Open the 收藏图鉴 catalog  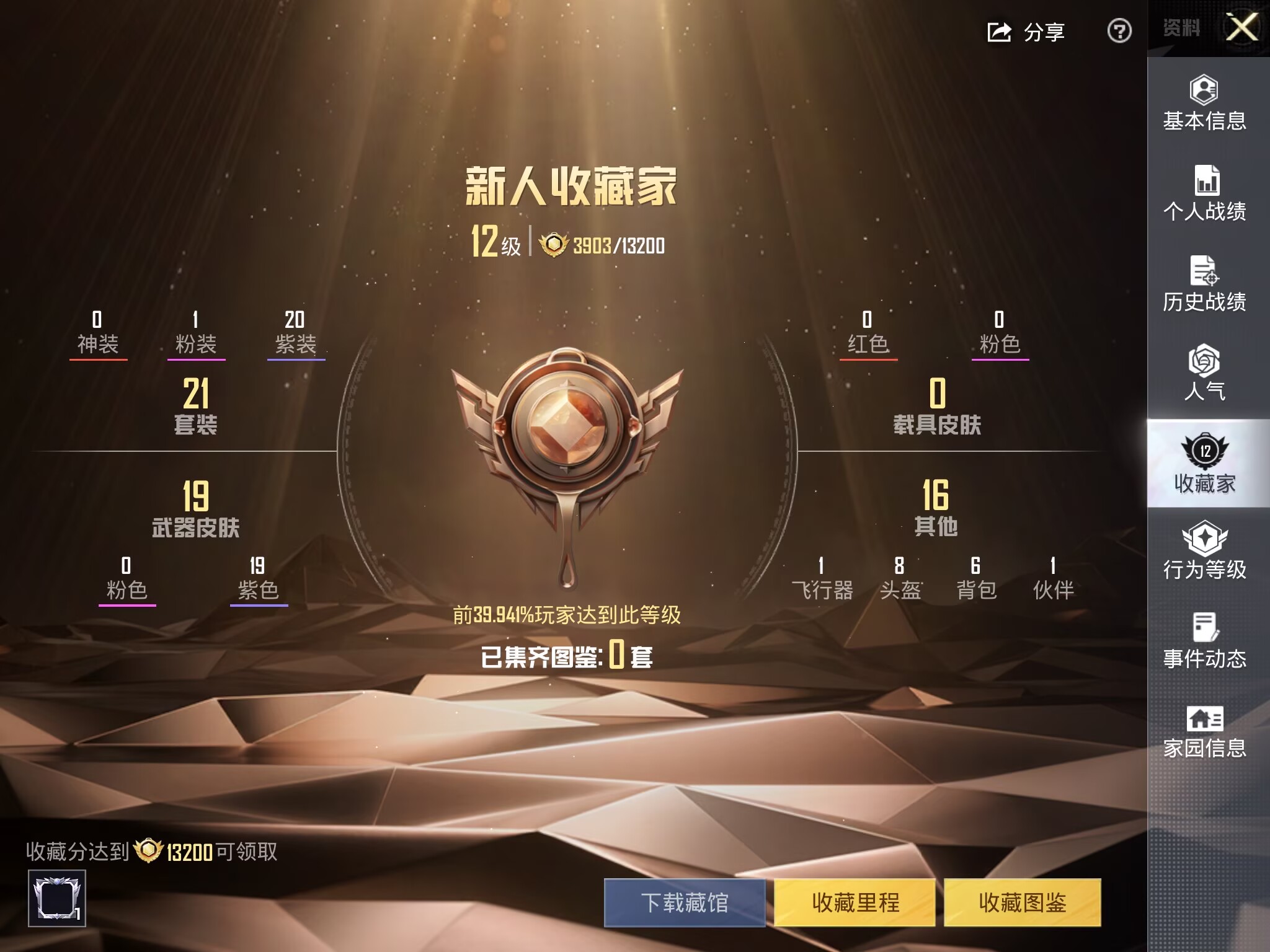[1022, 902]
